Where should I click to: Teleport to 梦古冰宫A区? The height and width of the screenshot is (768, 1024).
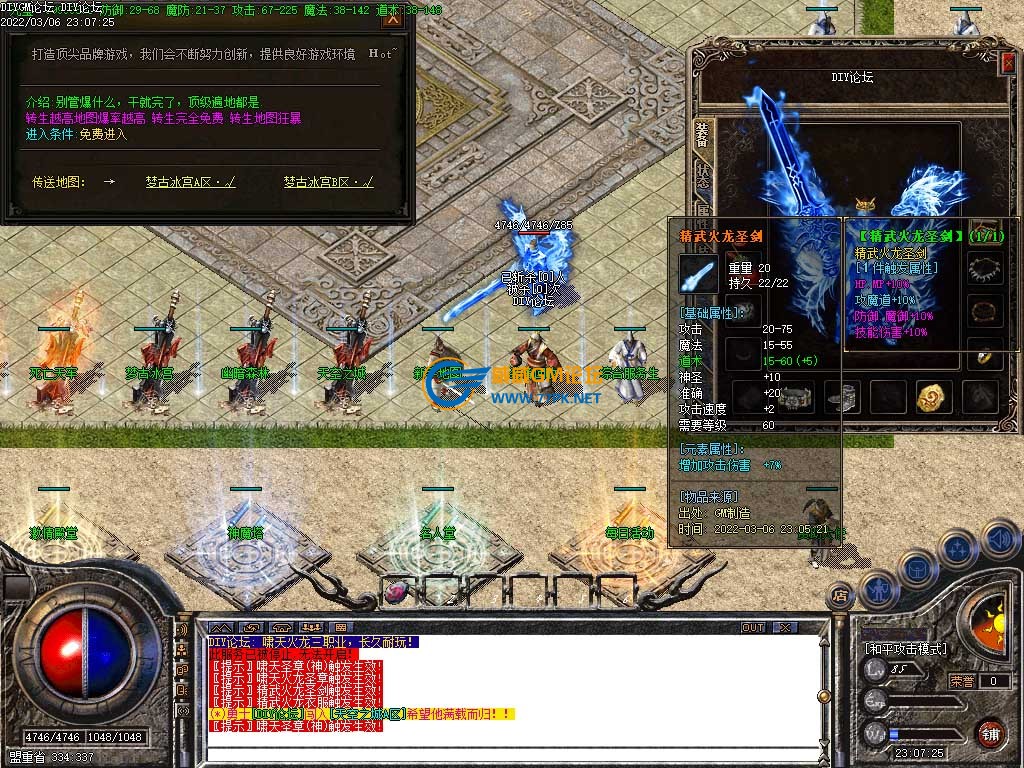(x=190, y=182)
